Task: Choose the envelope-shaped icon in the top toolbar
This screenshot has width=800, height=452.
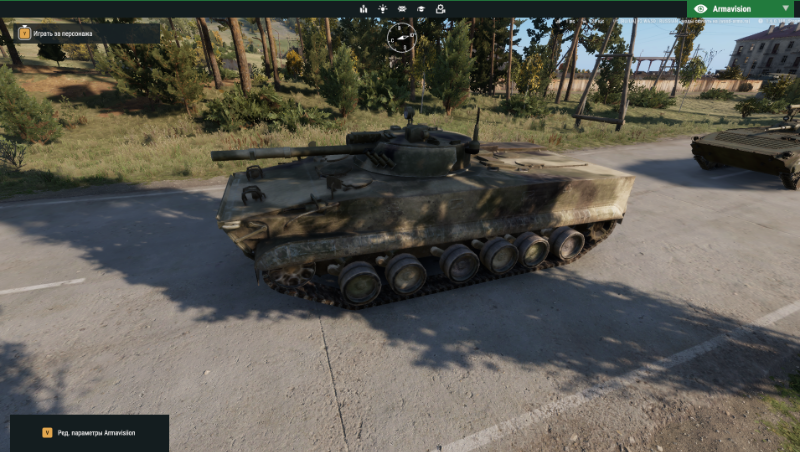Action: (x=402, y=9)
